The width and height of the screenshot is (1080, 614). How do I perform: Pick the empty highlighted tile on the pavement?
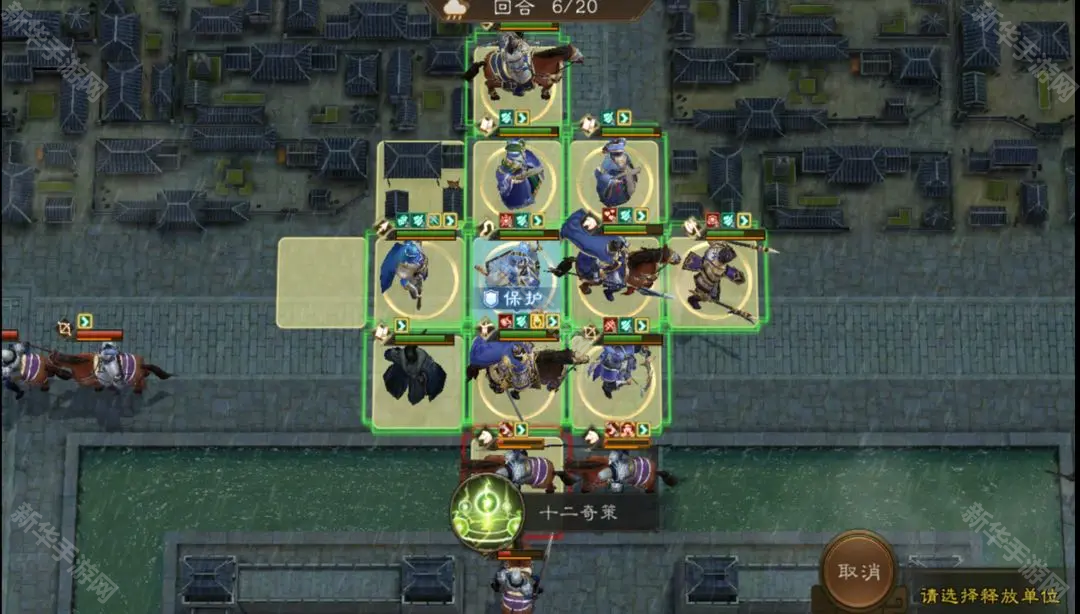[x=321, y=282]
